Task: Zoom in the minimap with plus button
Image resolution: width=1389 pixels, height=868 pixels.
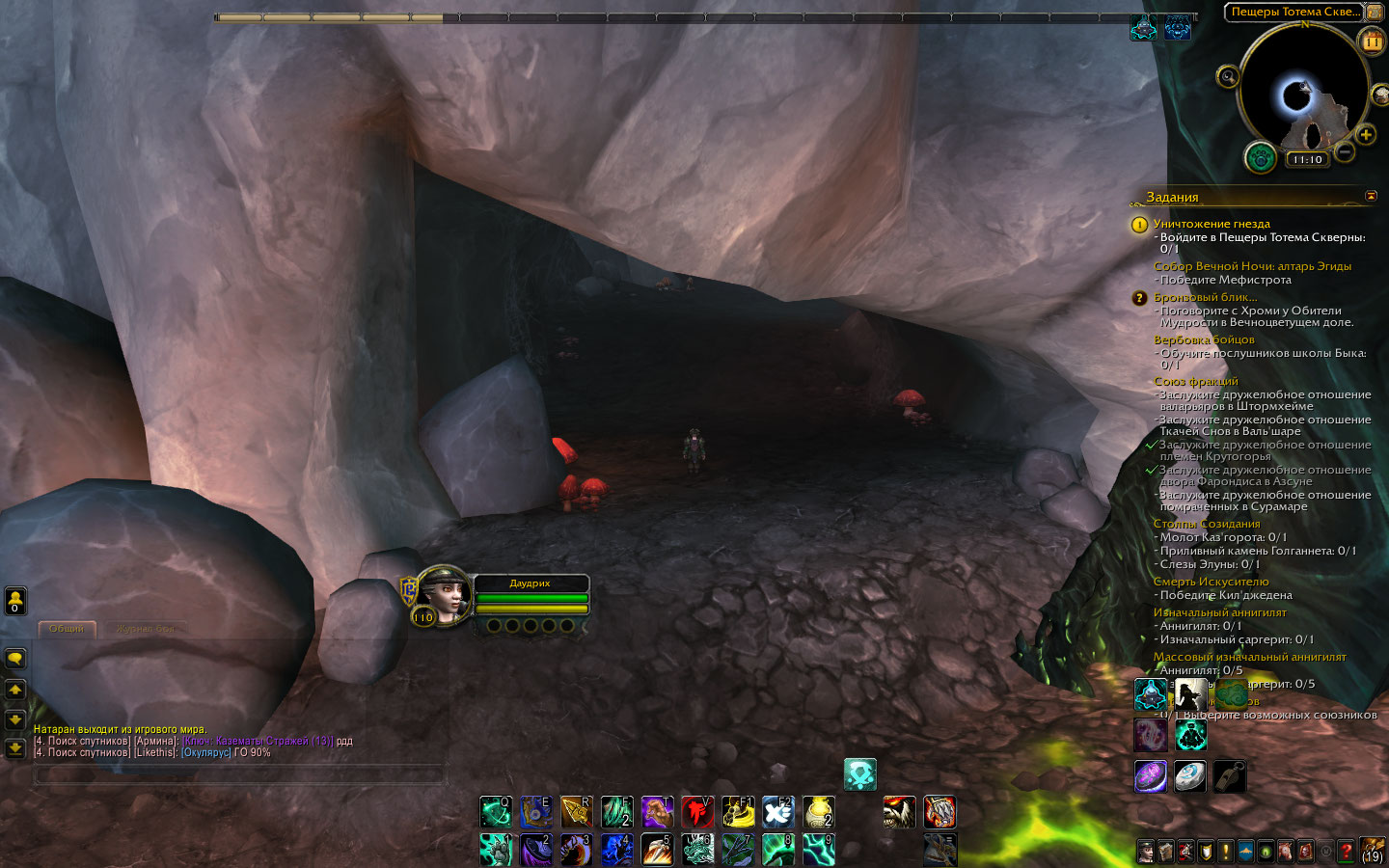Action: 1365,134
